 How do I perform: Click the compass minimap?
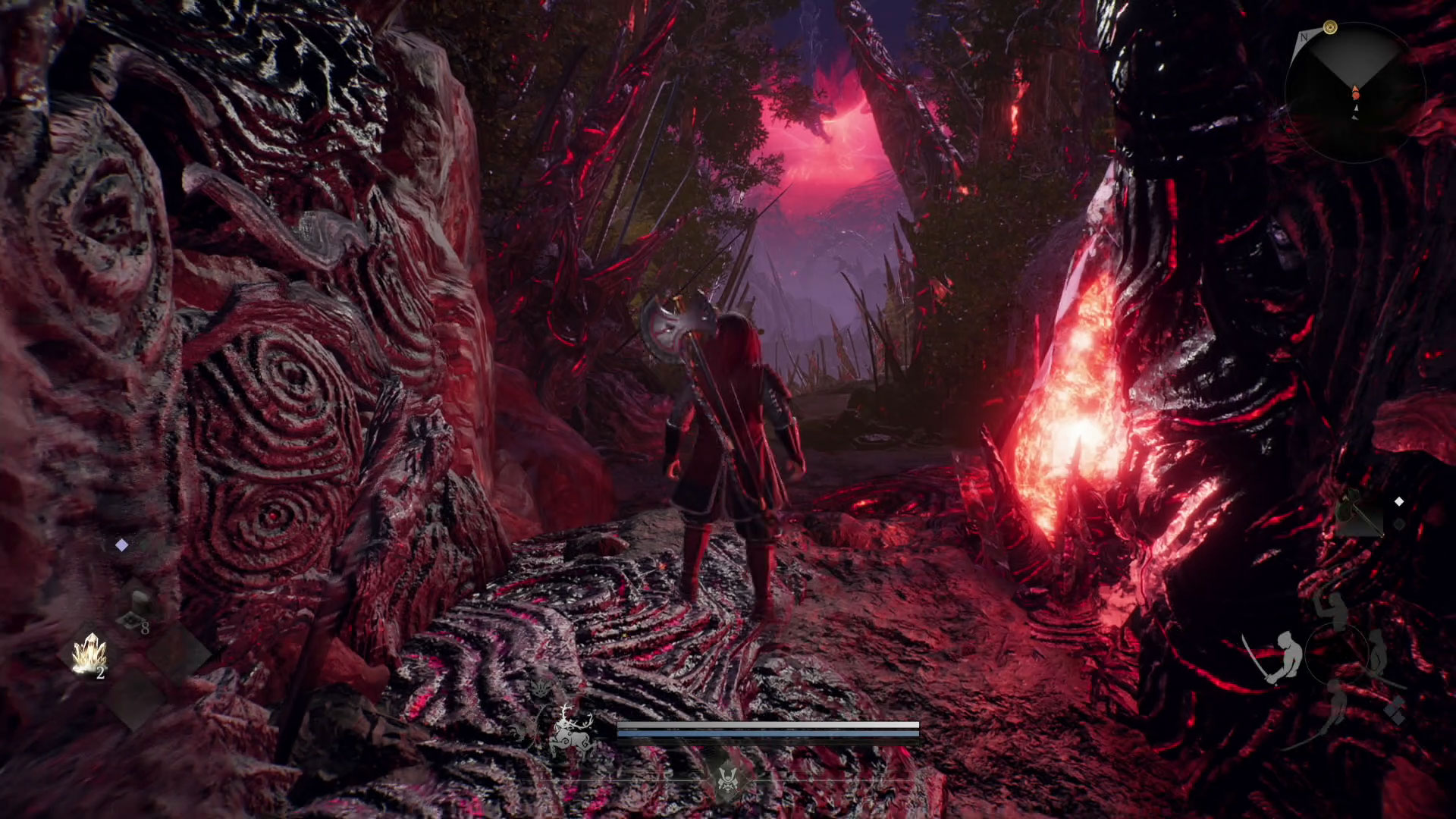tap(1354, 91)
